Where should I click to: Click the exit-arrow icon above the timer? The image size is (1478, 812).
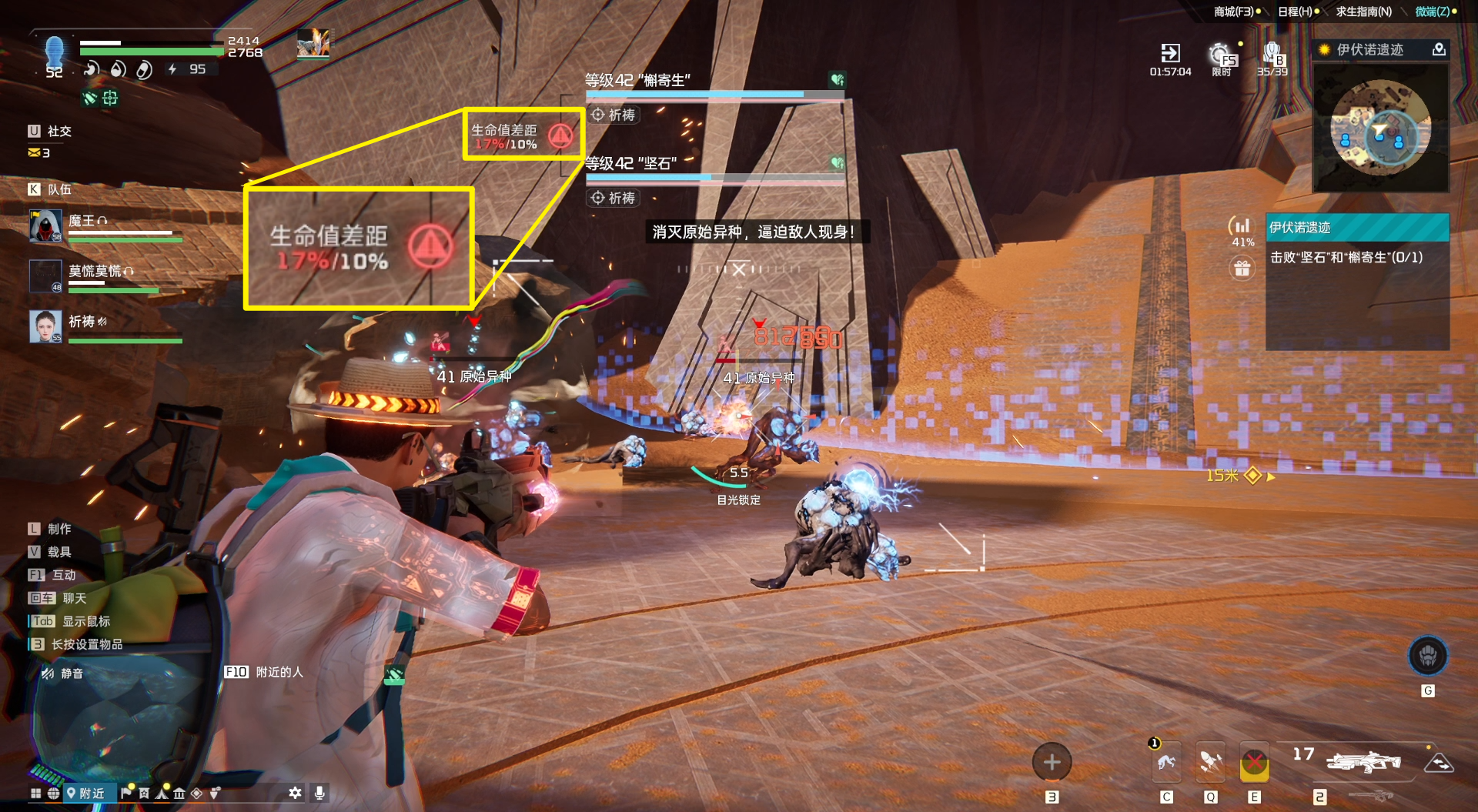point(1170,53)
